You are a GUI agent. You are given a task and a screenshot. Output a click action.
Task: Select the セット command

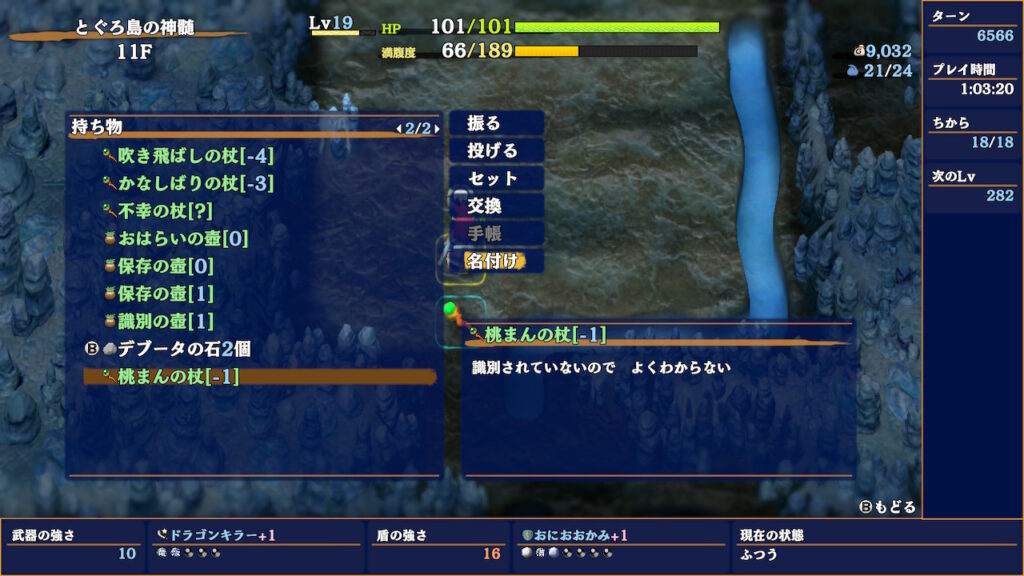pos(496,178)
